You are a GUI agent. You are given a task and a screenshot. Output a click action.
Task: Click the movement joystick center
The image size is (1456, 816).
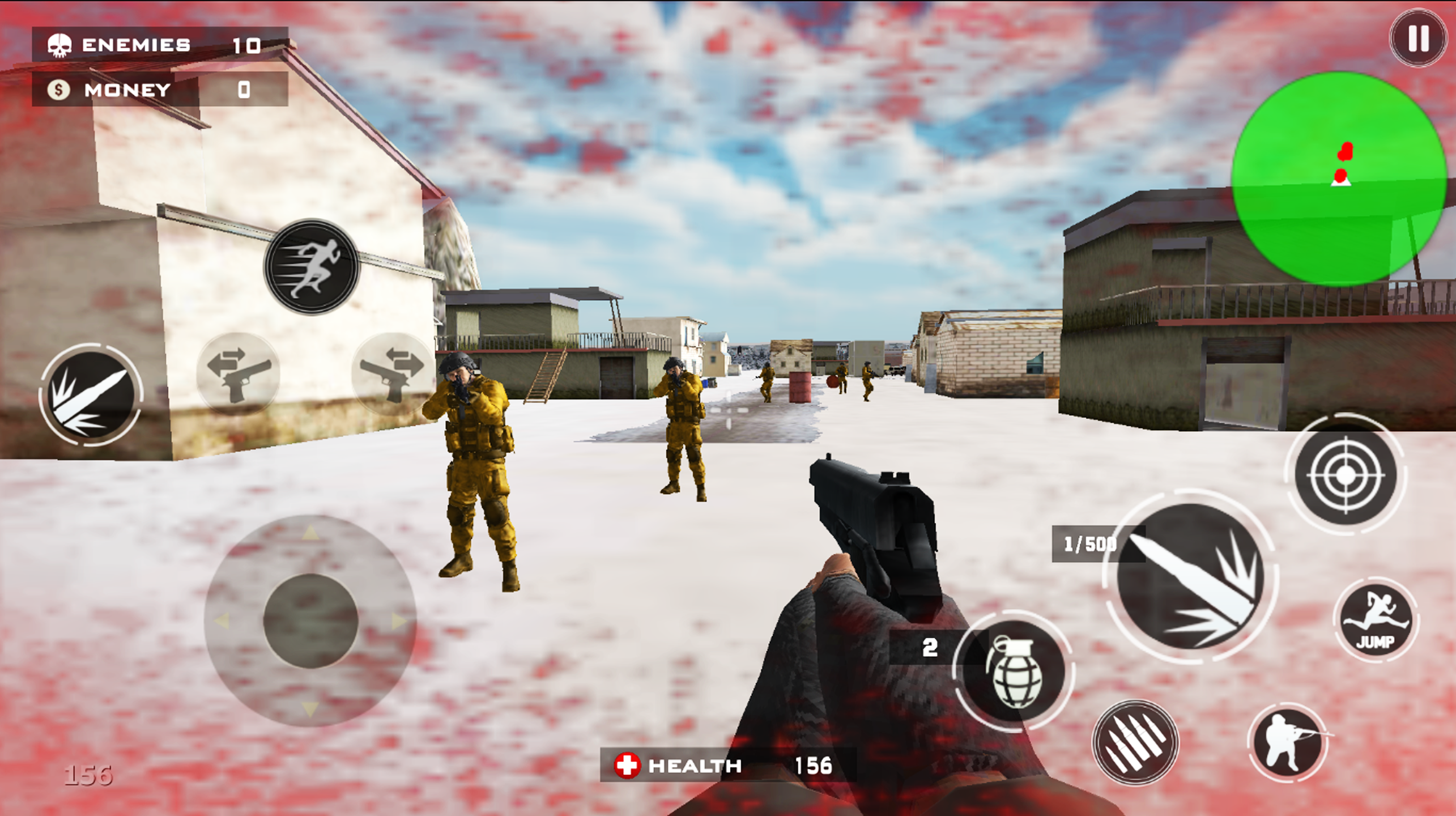tap(310, 621)
